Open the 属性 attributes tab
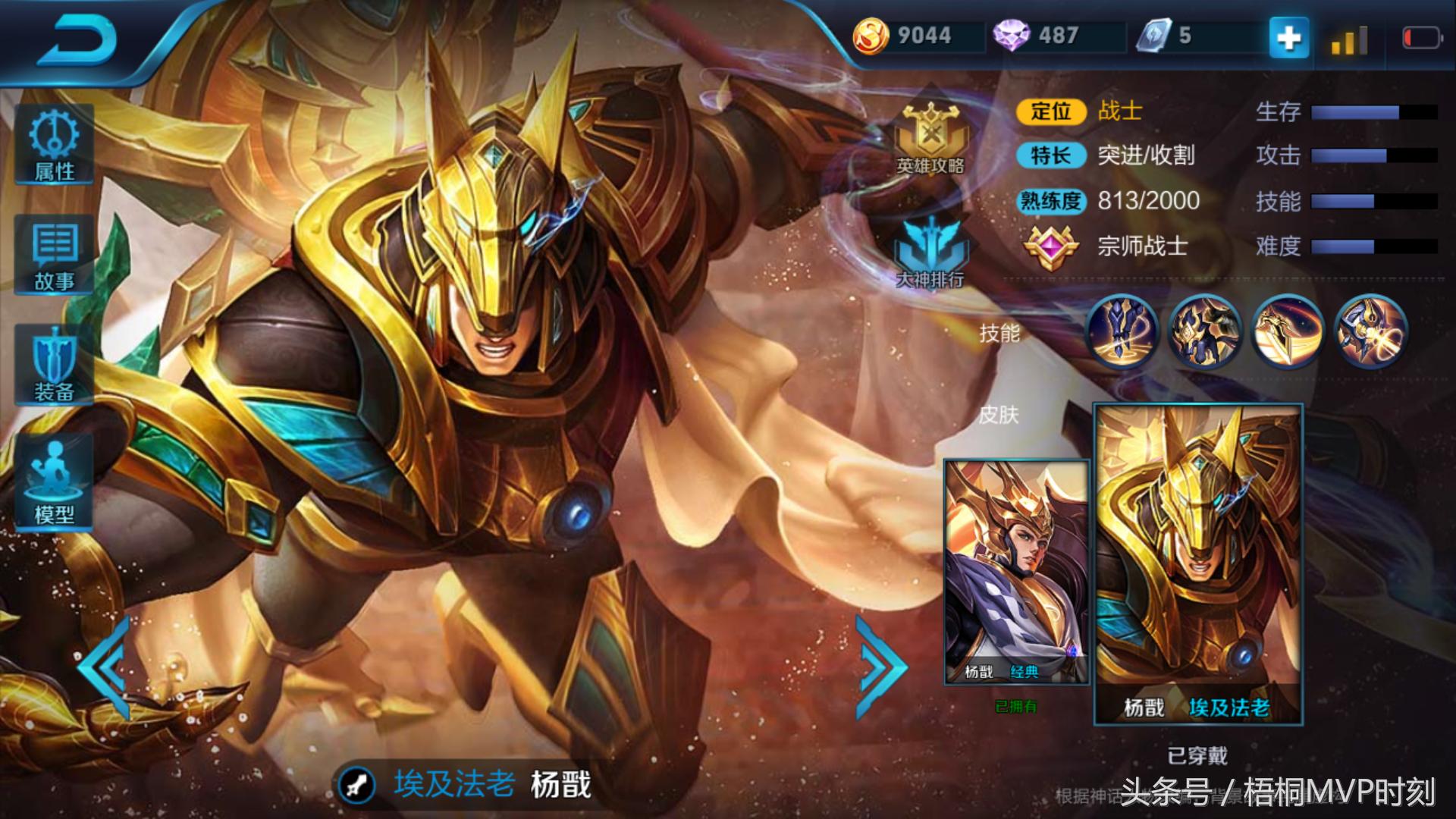The height and width of the screenshot is (819, 1456). pyautogui.click(x=55, y=144)
